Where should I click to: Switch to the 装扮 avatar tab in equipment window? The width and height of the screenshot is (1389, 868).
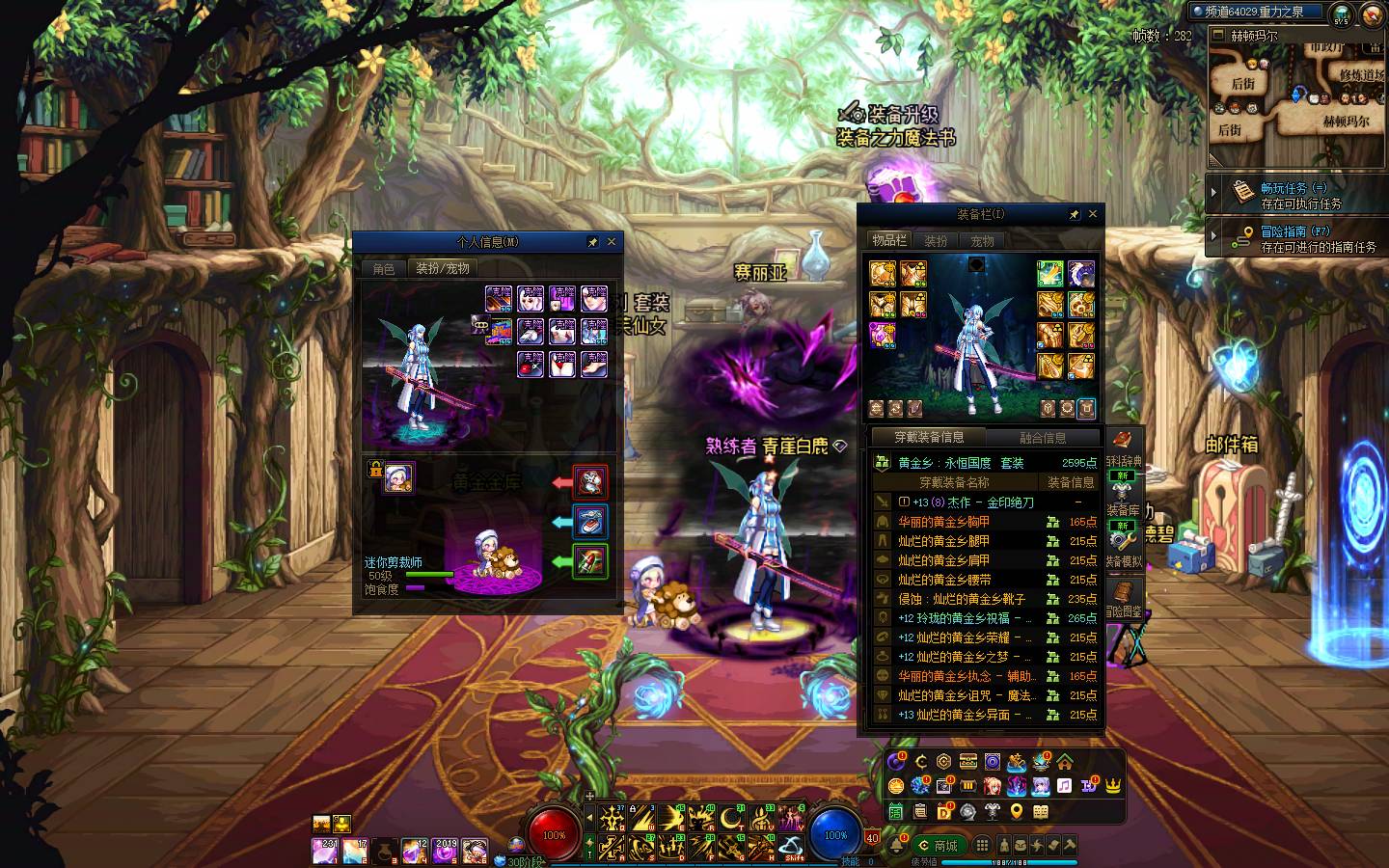[x=936, y=241]
